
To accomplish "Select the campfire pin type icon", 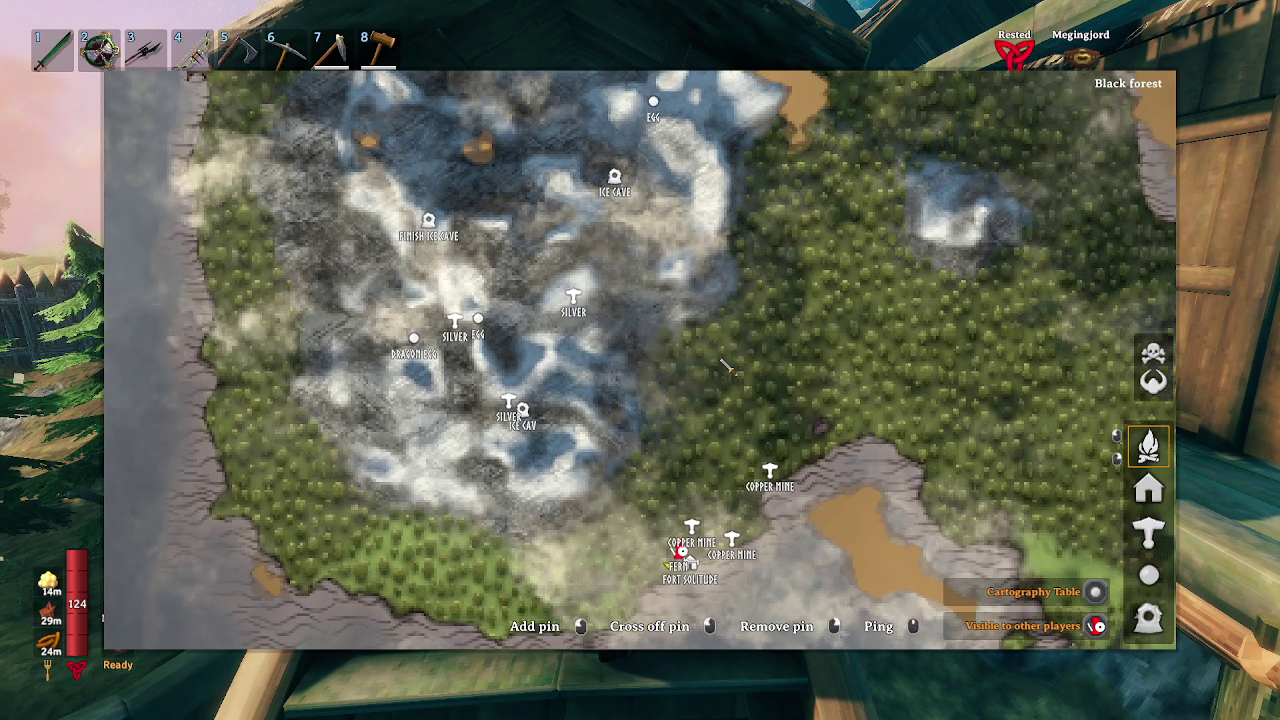I will coord(1148,447).
